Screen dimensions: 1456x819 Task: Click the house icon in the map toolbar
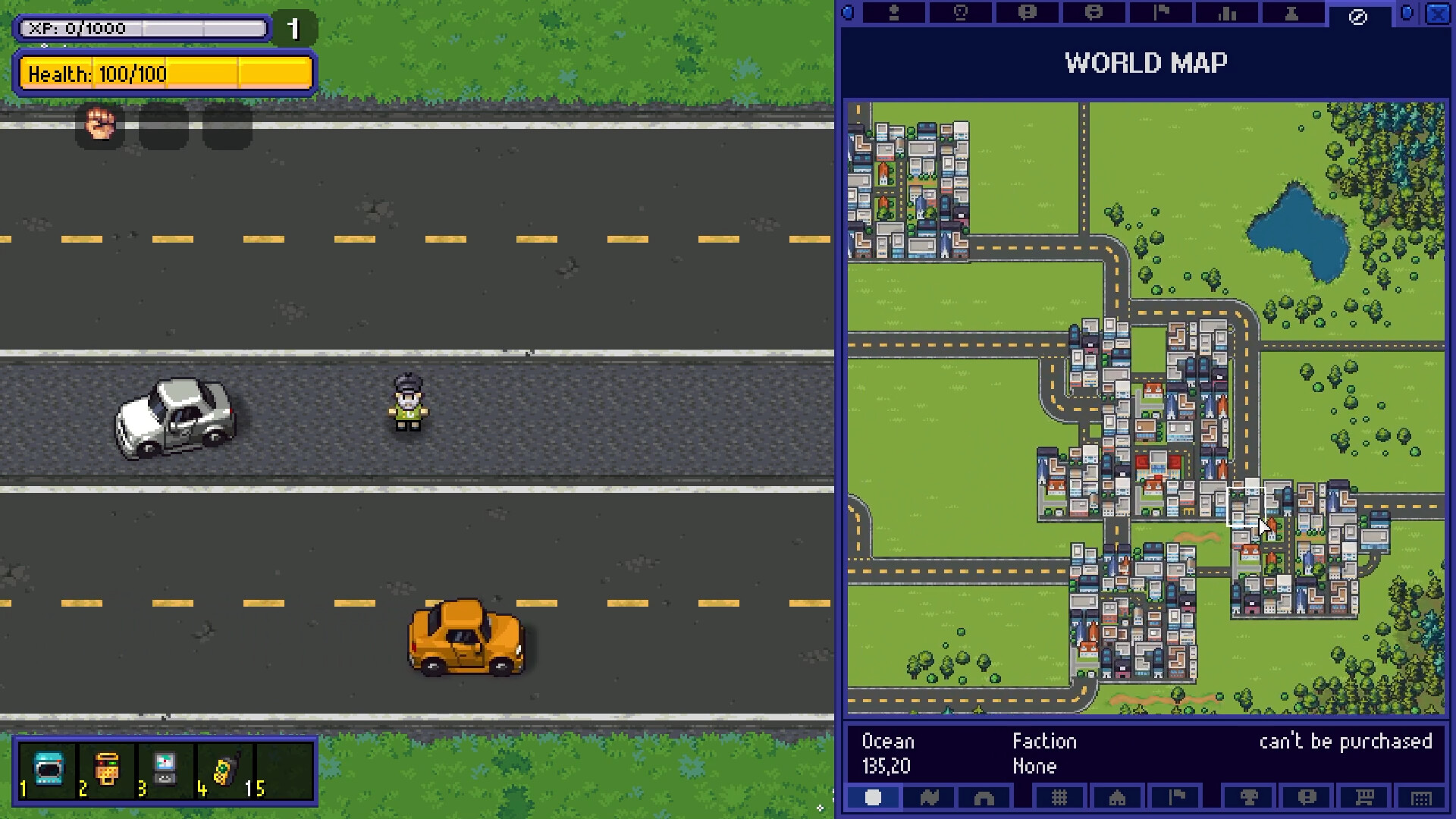click(1117, 798)
